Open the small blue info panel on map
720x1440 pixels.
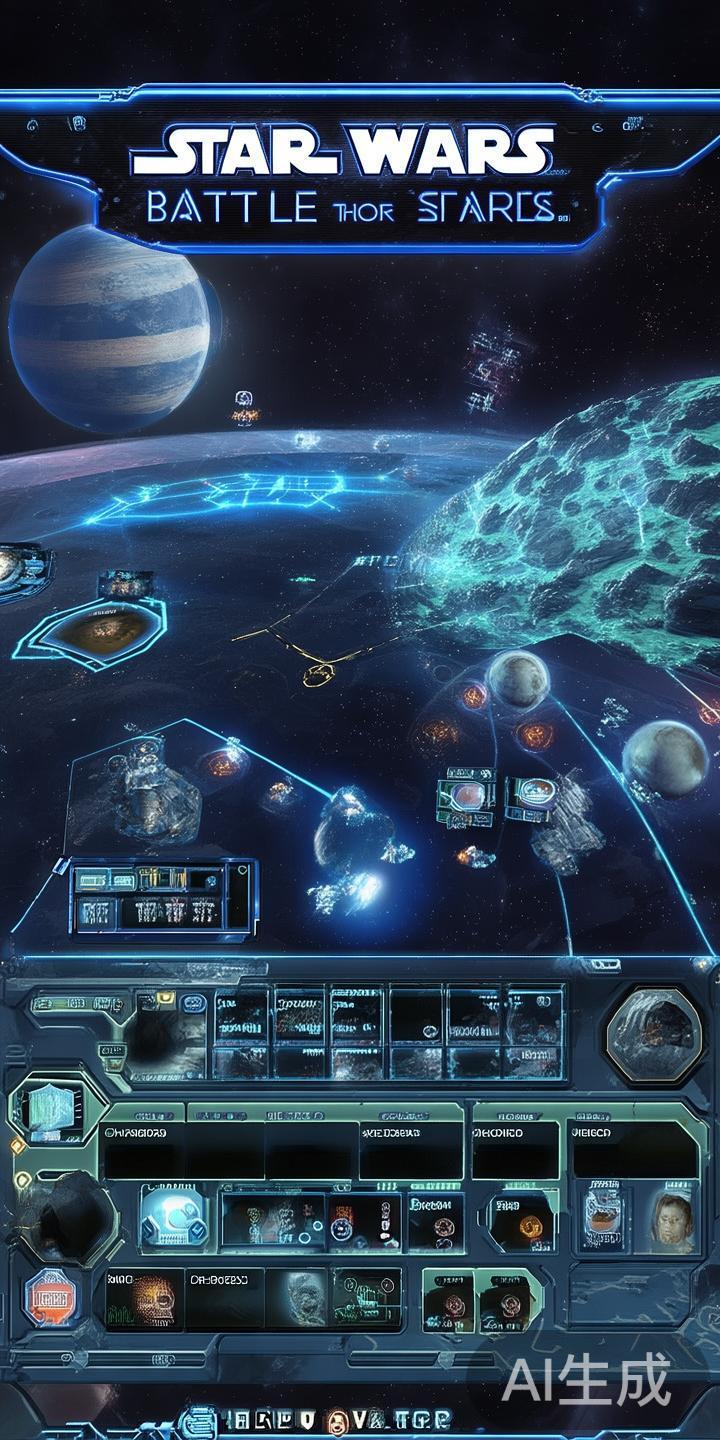[160, 897]
